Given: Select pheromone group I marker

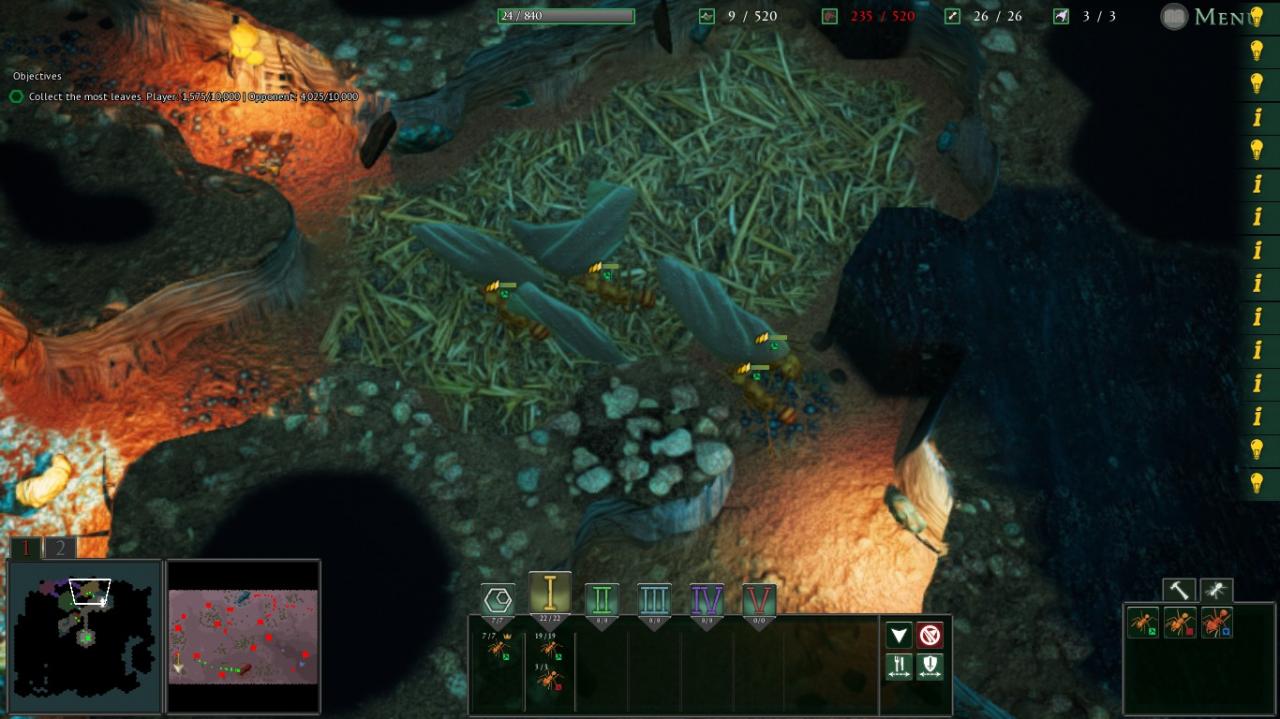Looking at the screenshot, I should point(550,595).
